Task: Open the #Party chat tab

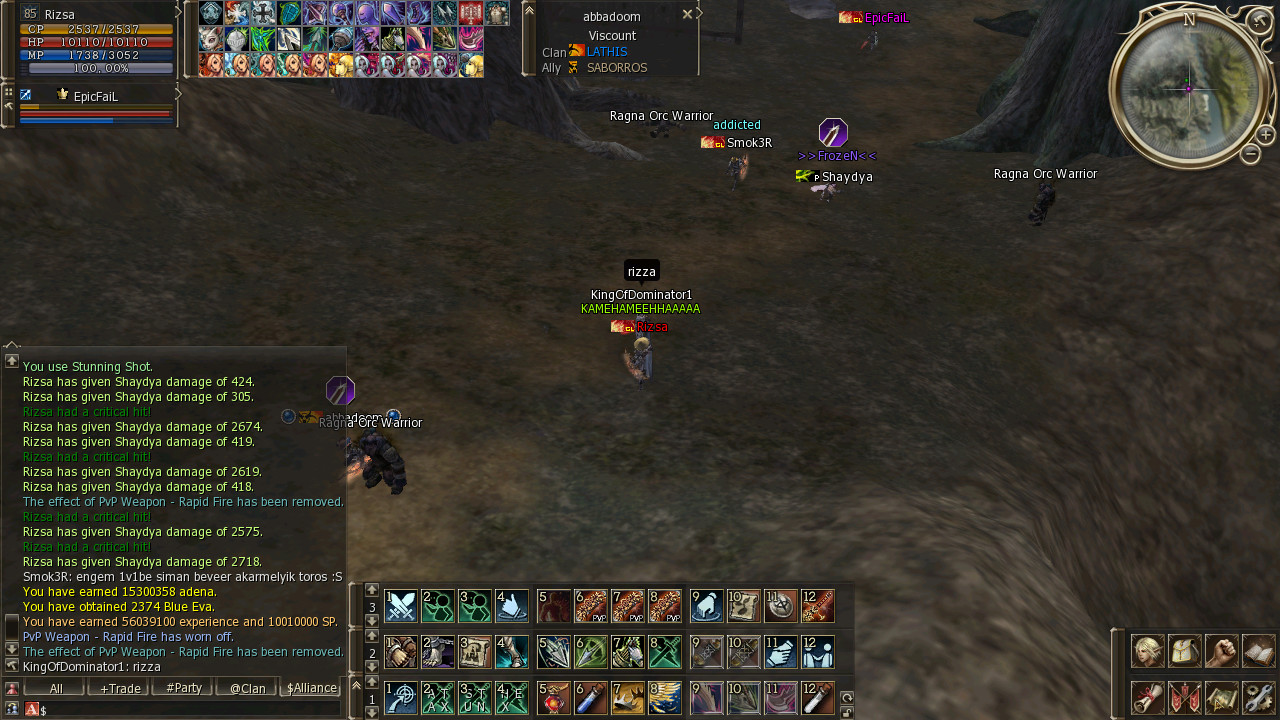Action: coord(183,688)
